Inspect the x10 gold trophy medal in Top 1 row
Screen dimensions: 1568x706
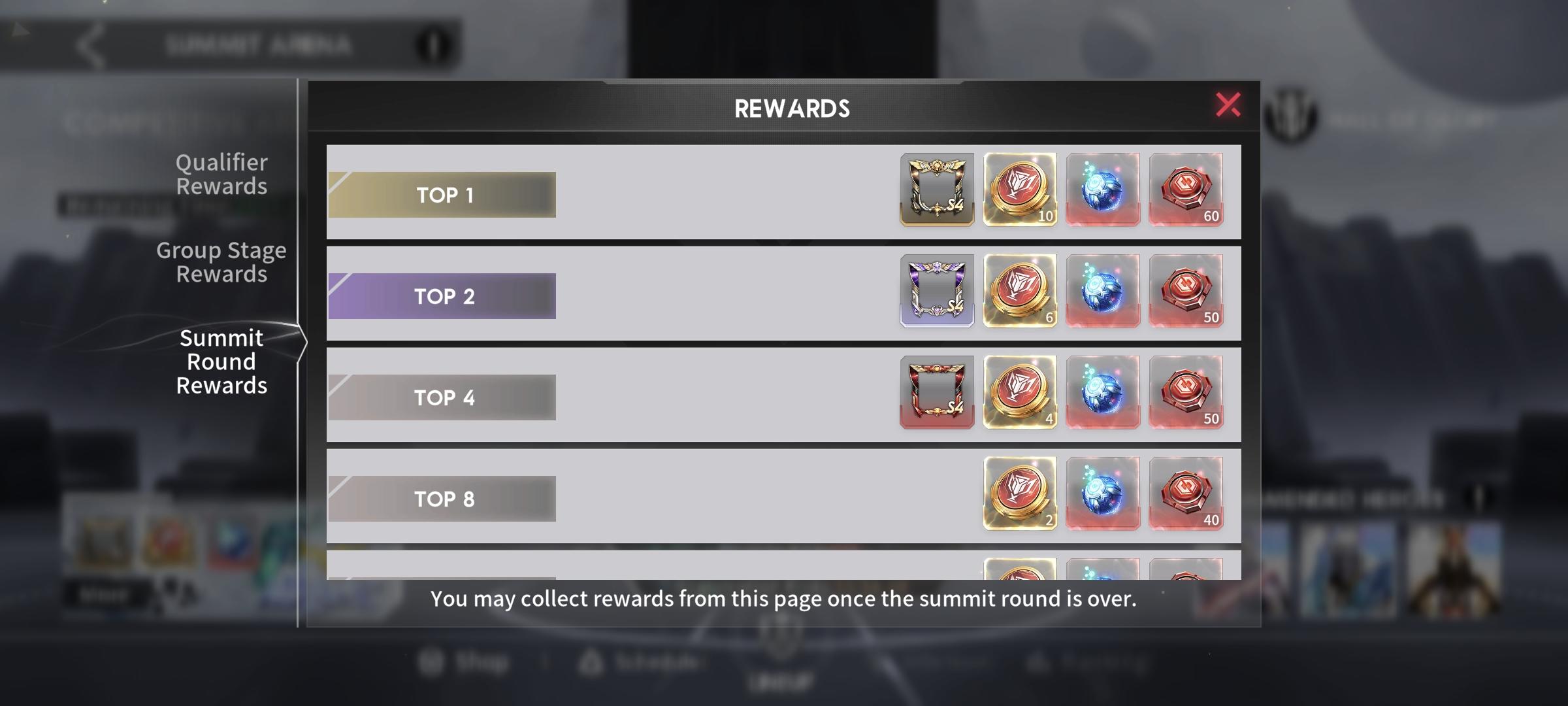coord(1020,190)
